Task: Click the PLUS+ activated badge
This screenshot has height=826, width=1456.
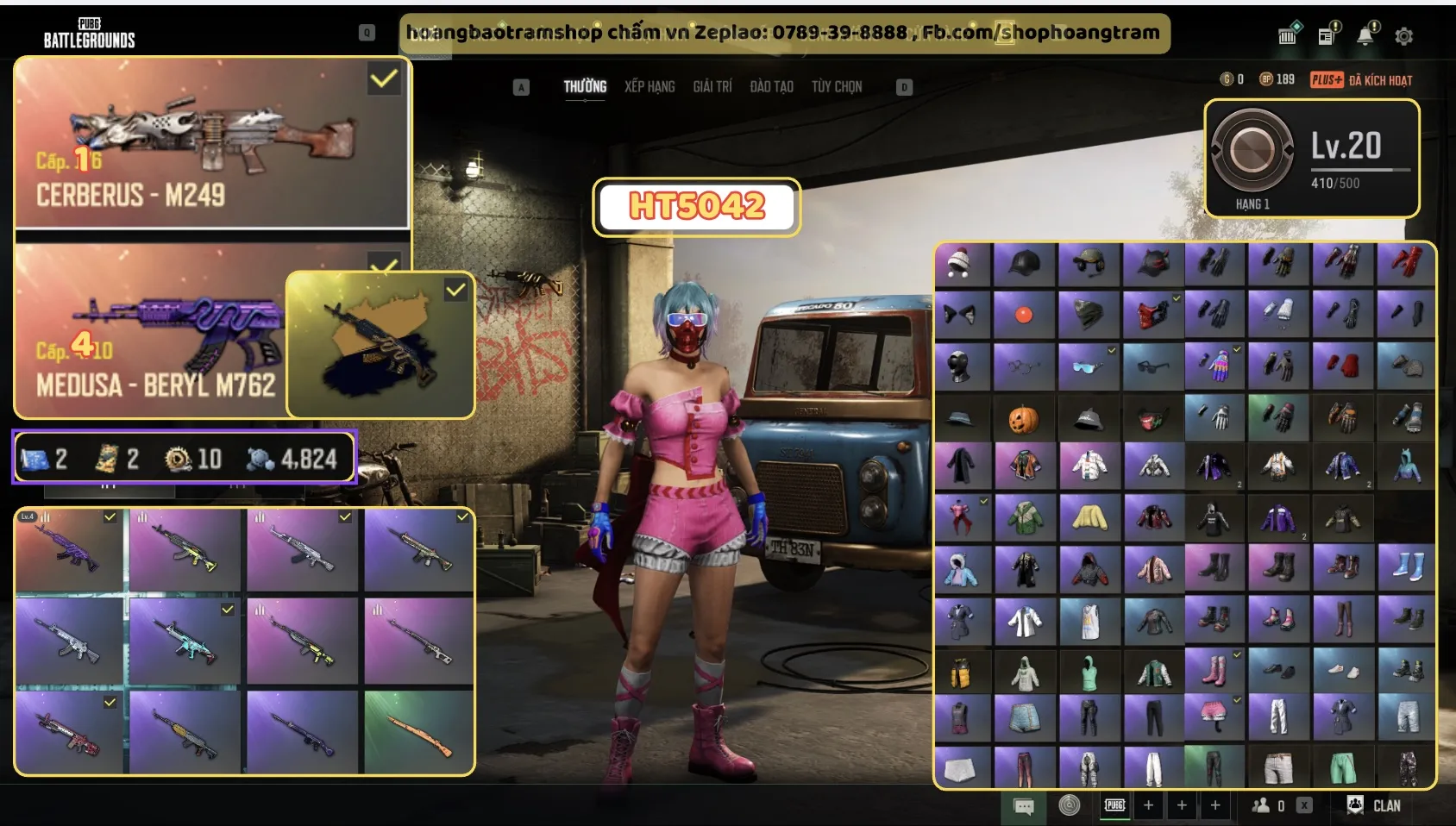Action: point(1327,80)
